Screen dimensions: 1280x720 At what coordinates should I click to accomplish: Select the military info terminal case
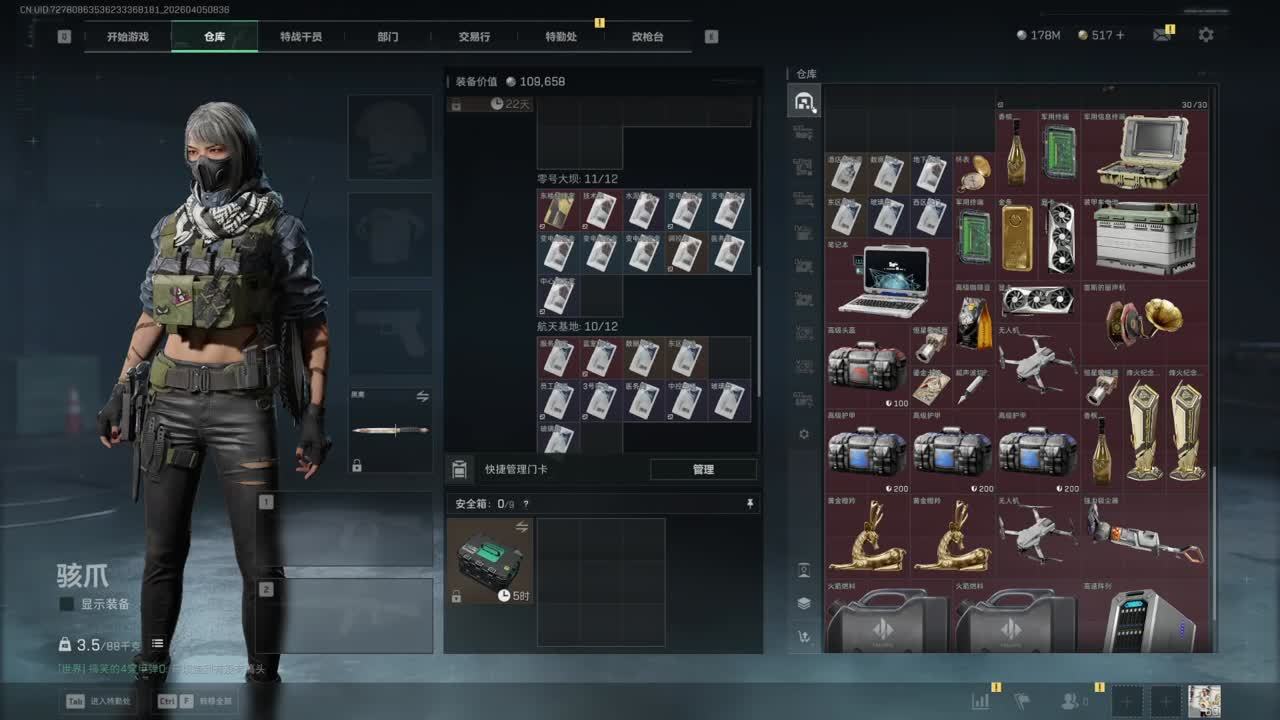click(1143, 152)
